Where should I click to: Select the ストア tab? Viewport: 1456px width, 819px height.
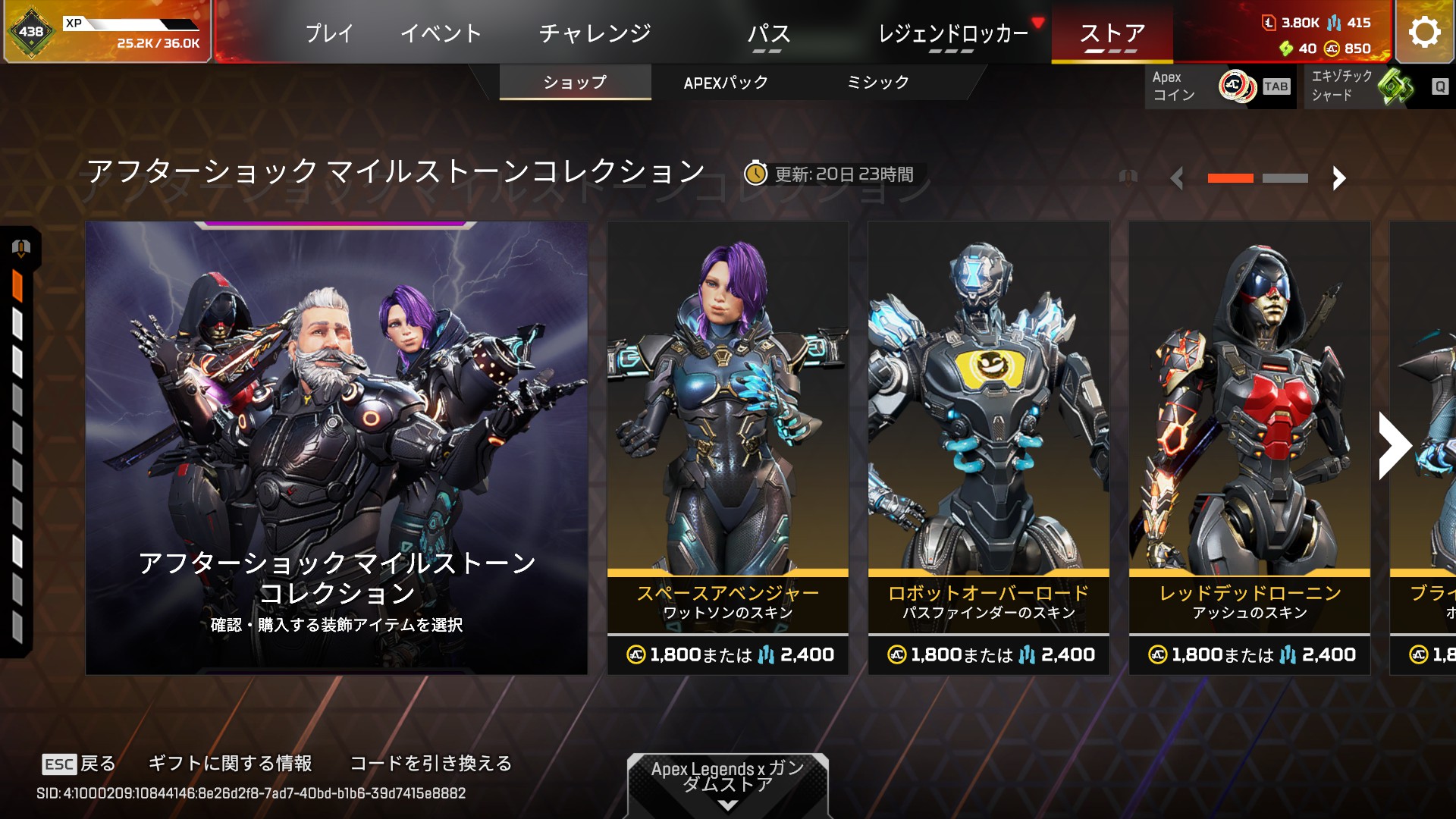click(1112, 33)
